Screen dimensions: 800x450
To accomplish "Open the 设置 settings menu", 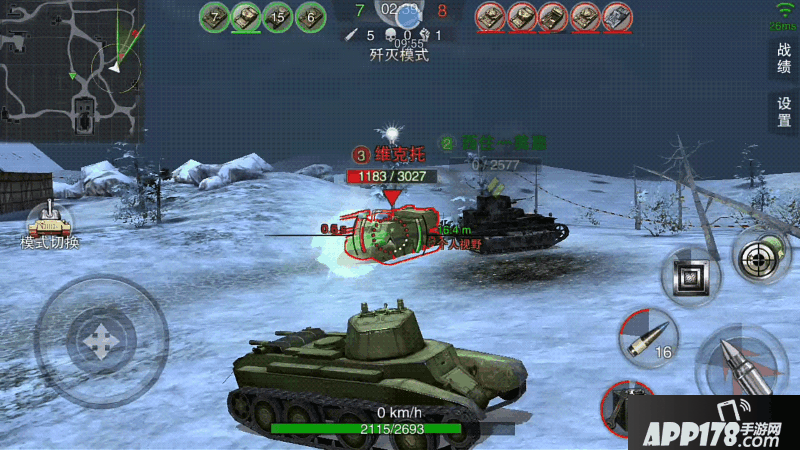I will 784,111.
